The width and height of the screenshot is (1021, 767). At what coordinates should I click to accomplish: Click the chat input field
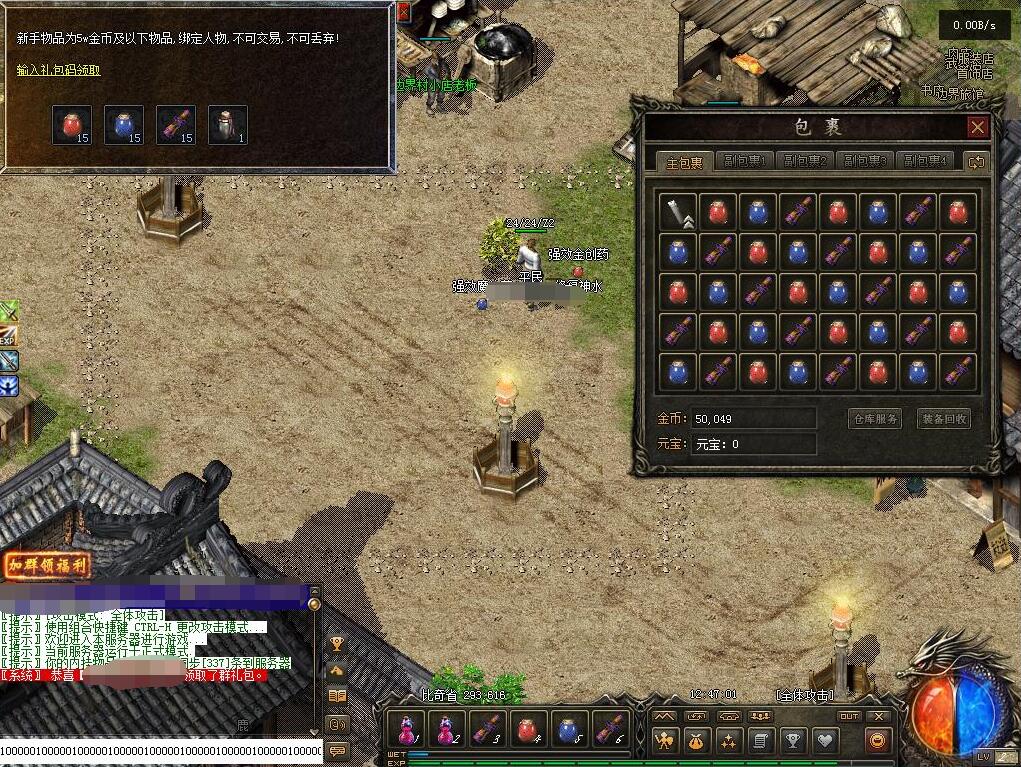point(160,750)
